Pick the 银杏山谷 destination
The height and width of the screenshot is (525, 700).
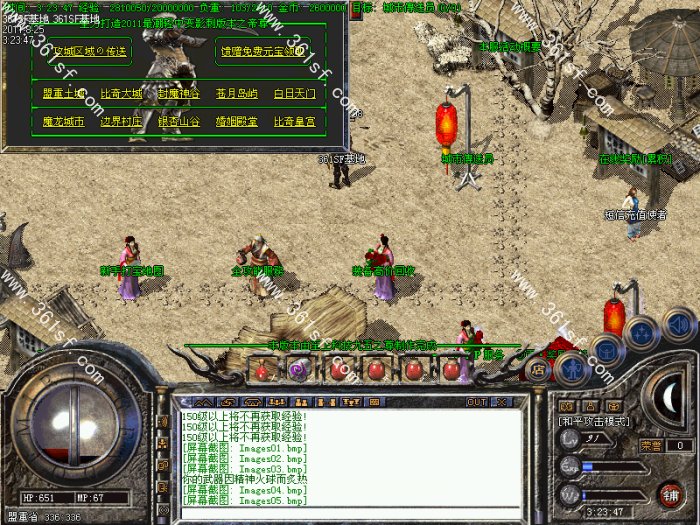pyautogui.click(x=178, y=122)
